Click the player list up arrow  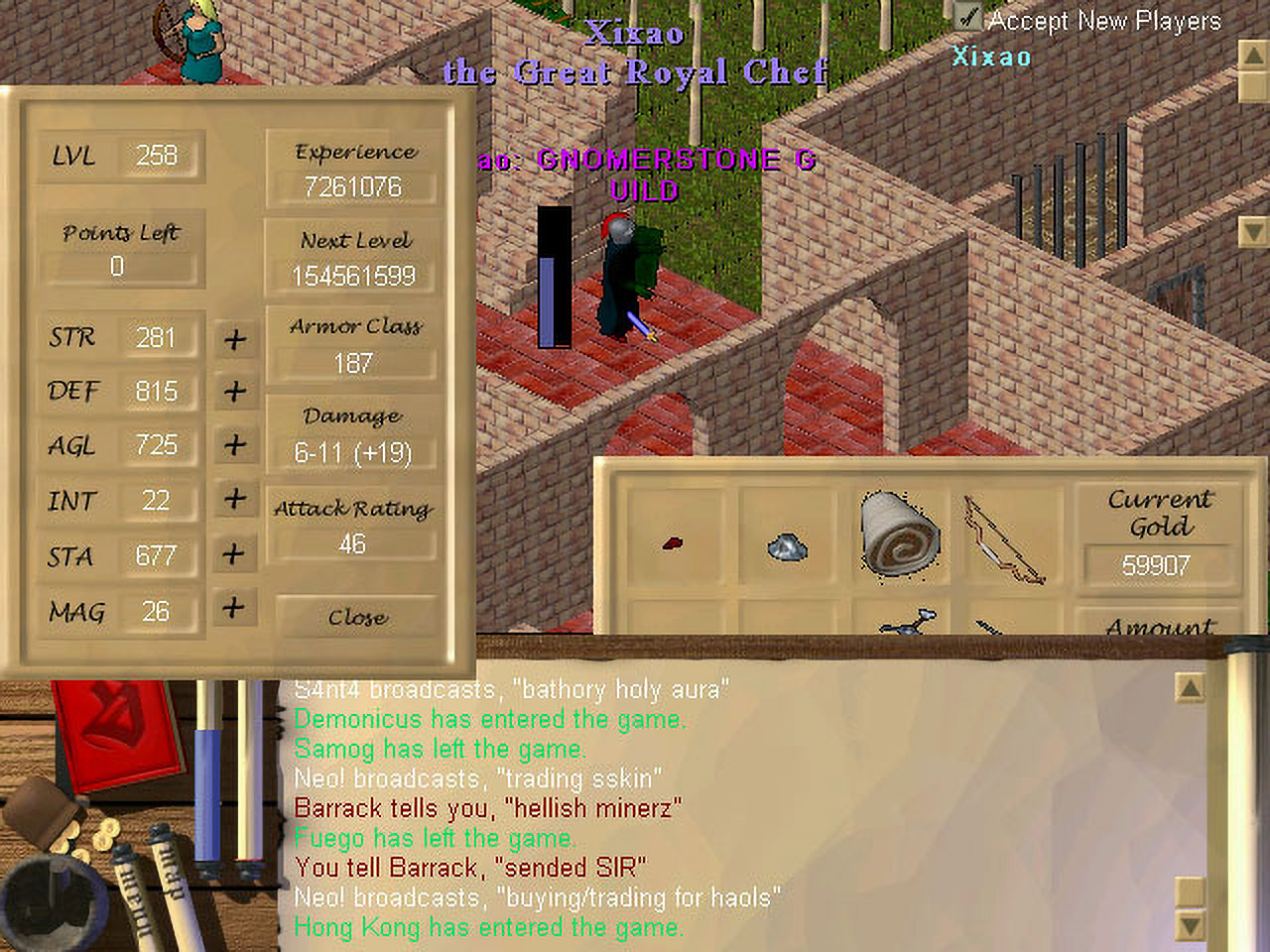[x=1253, y=56]
